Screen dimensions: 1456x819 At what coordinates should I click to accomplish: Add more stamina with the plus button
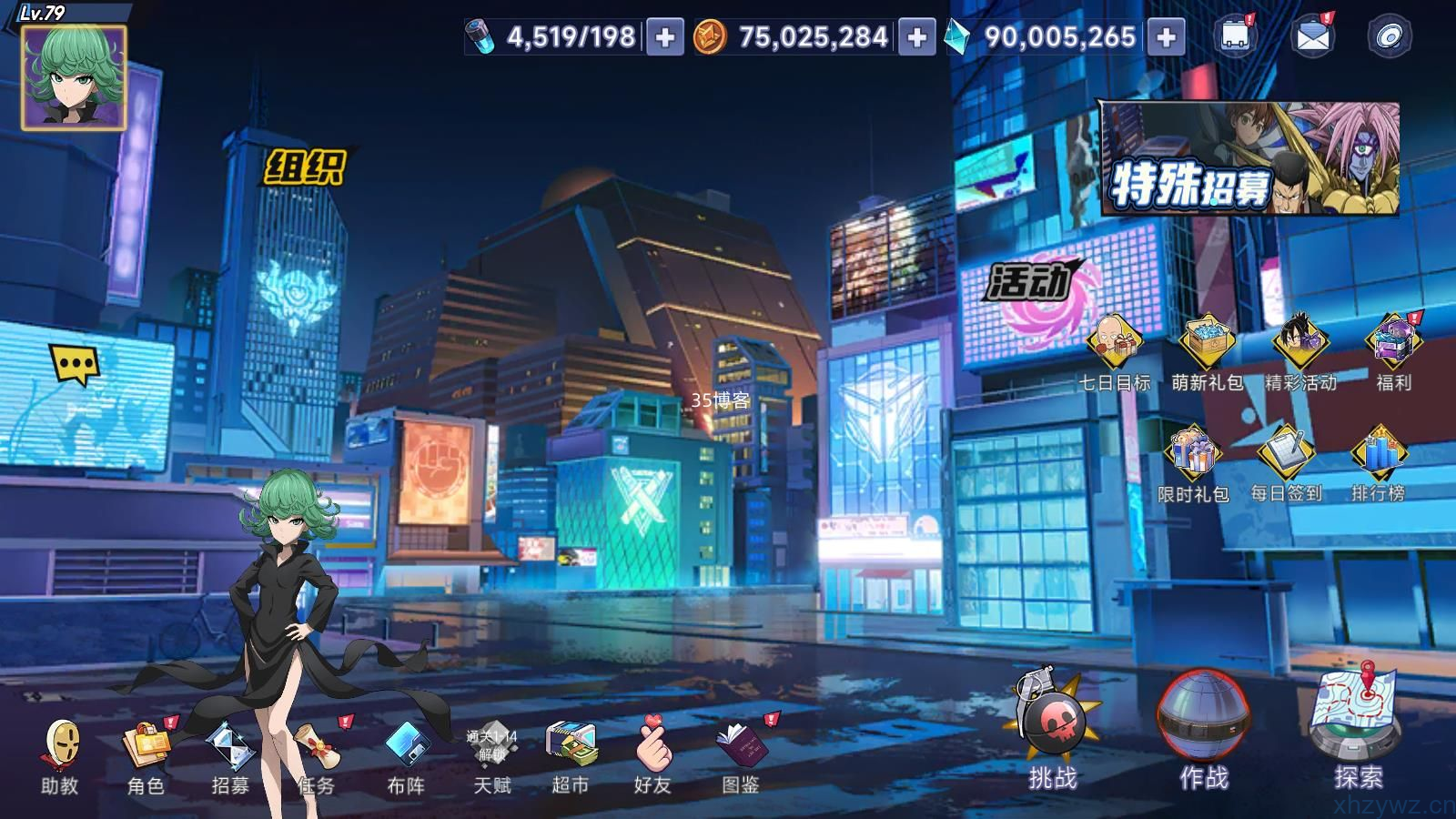665,37
